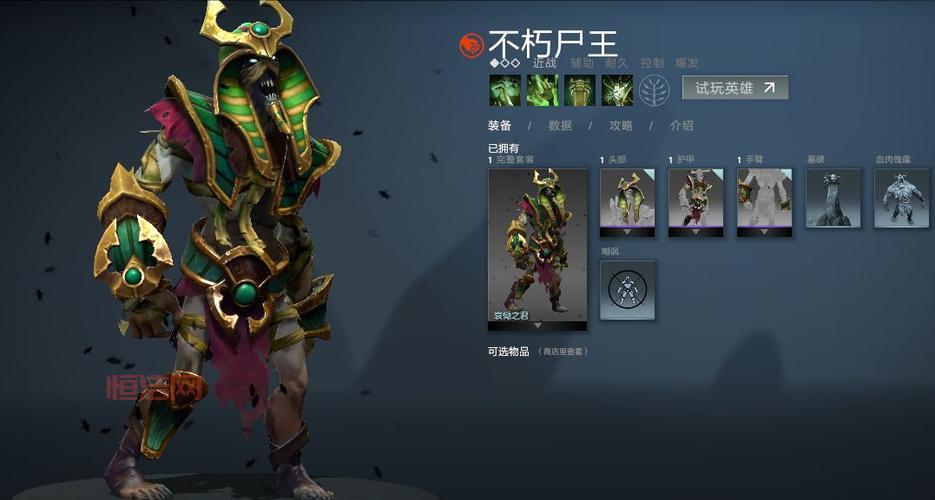The image size is (935, 500).
Task: Choose the 护甲 armor item slot
Action: (696, 202)
